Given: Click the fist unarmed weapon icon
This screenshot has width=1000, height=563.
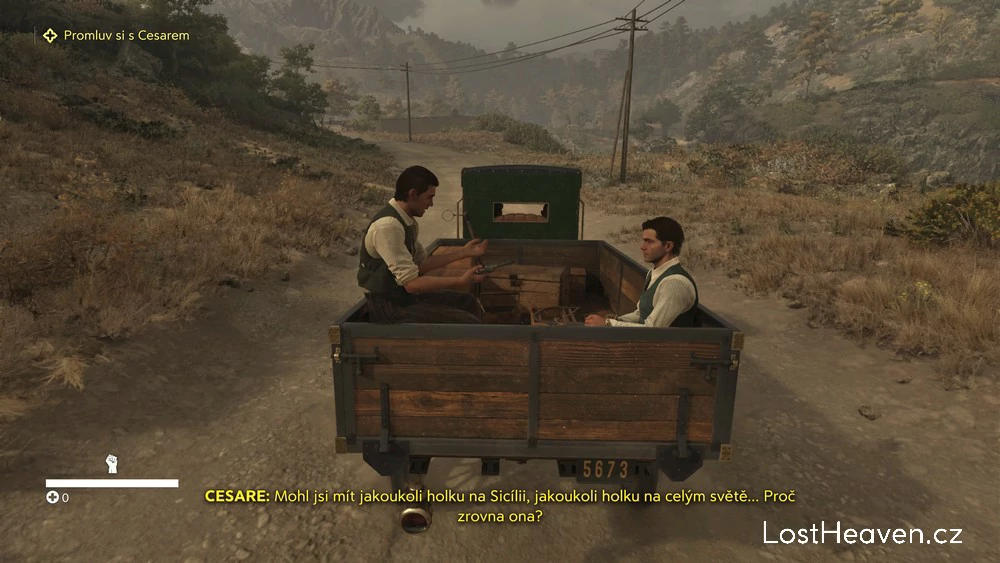Looking at the screenshot, I should coord(111,464).
